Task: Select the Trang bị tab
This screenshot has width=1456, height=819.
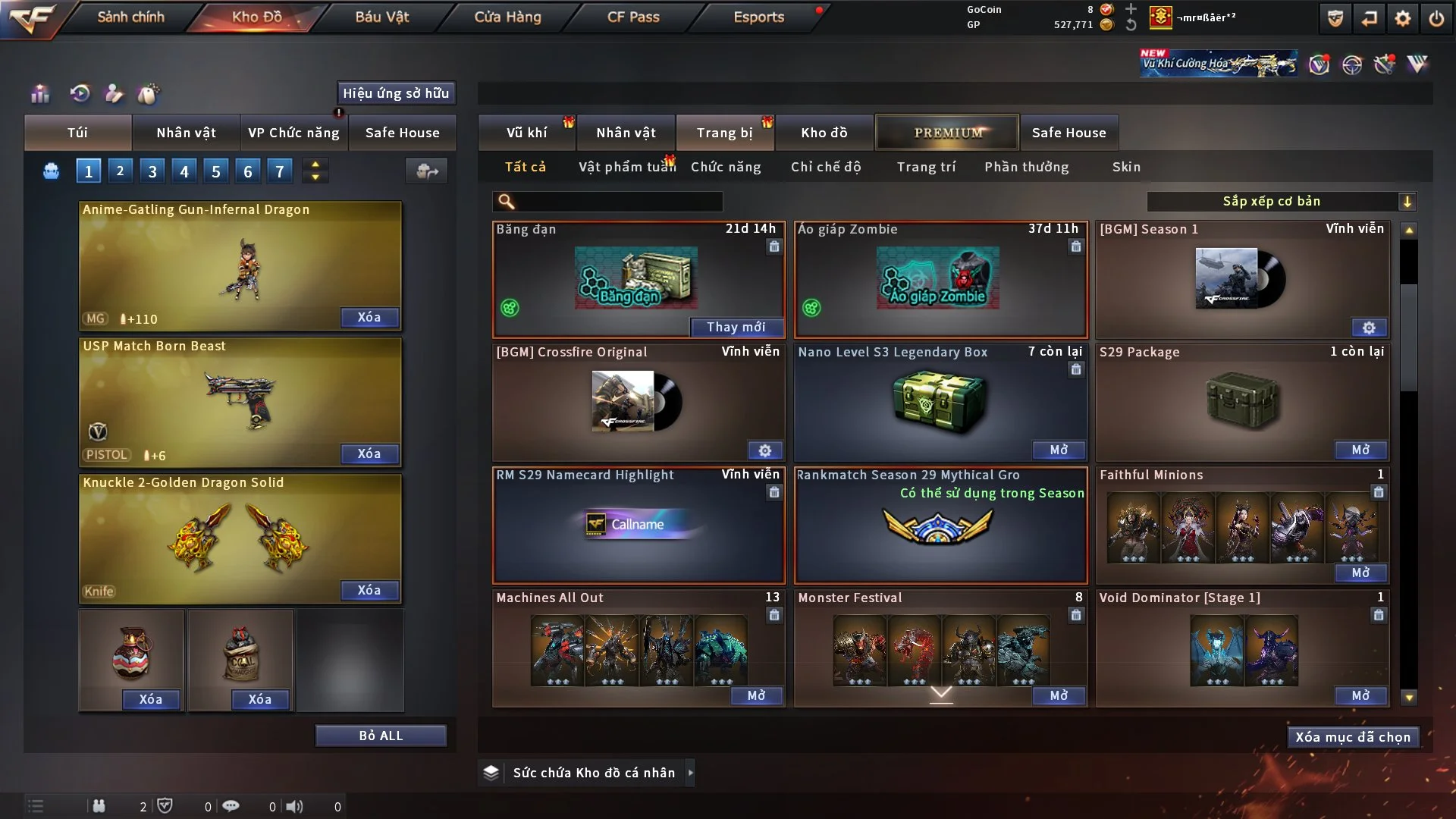Action: (724, 133)
